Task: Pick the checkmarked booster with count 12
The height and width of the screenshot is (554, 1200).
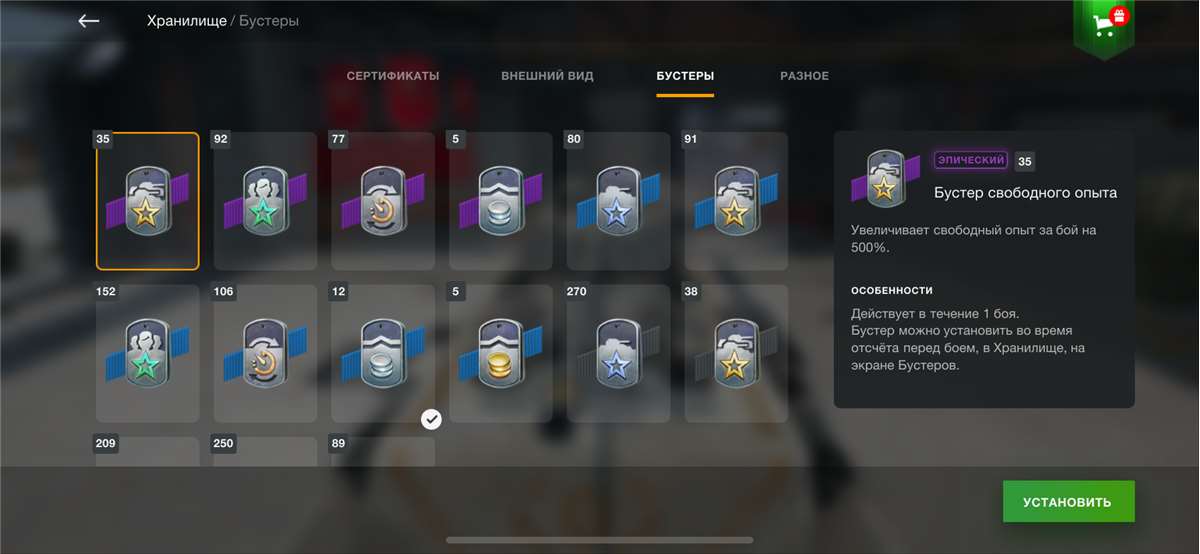Action: click(383, 353)
